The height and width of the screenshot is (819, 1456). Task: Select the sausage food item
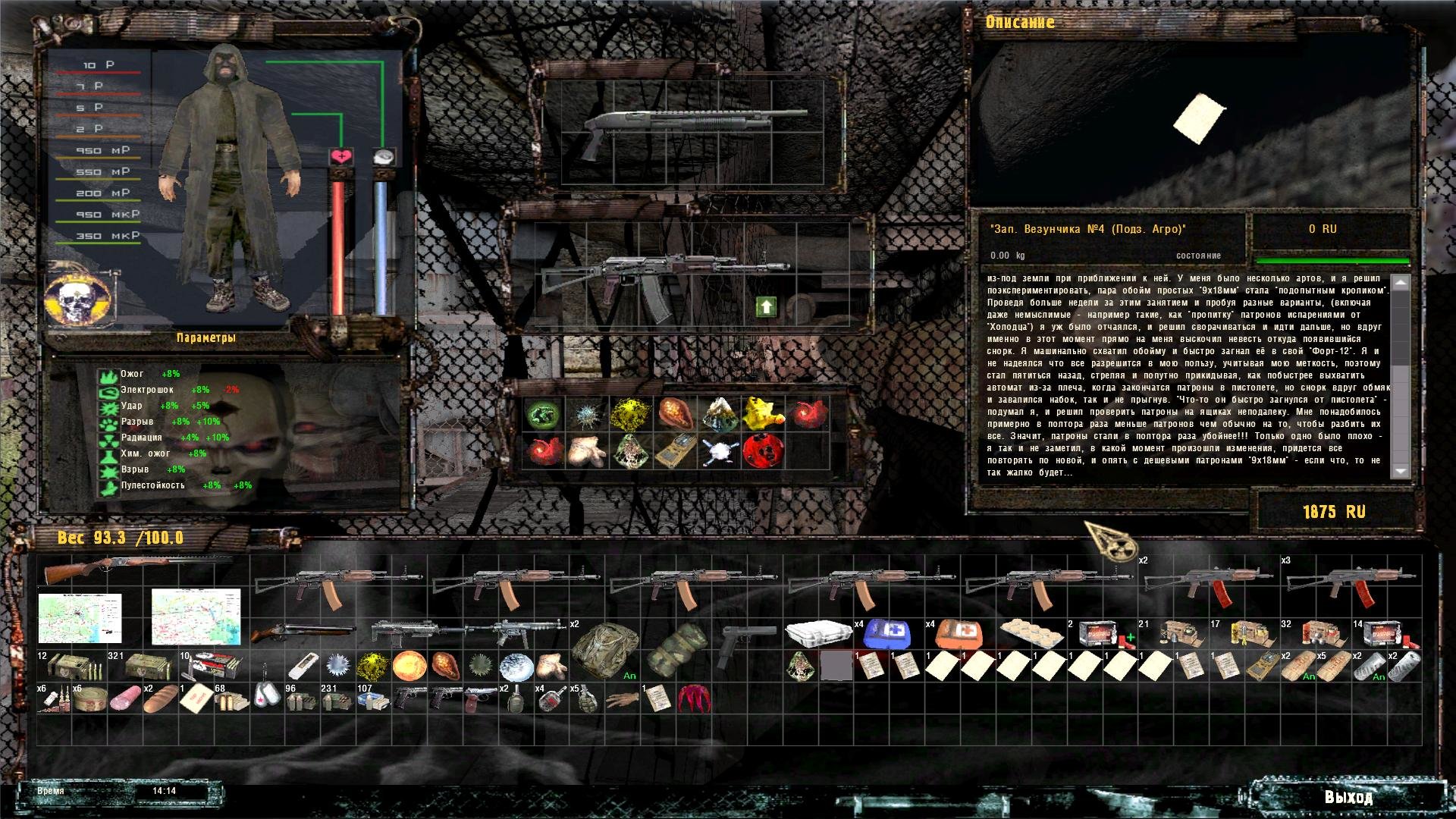click(124, 699)
